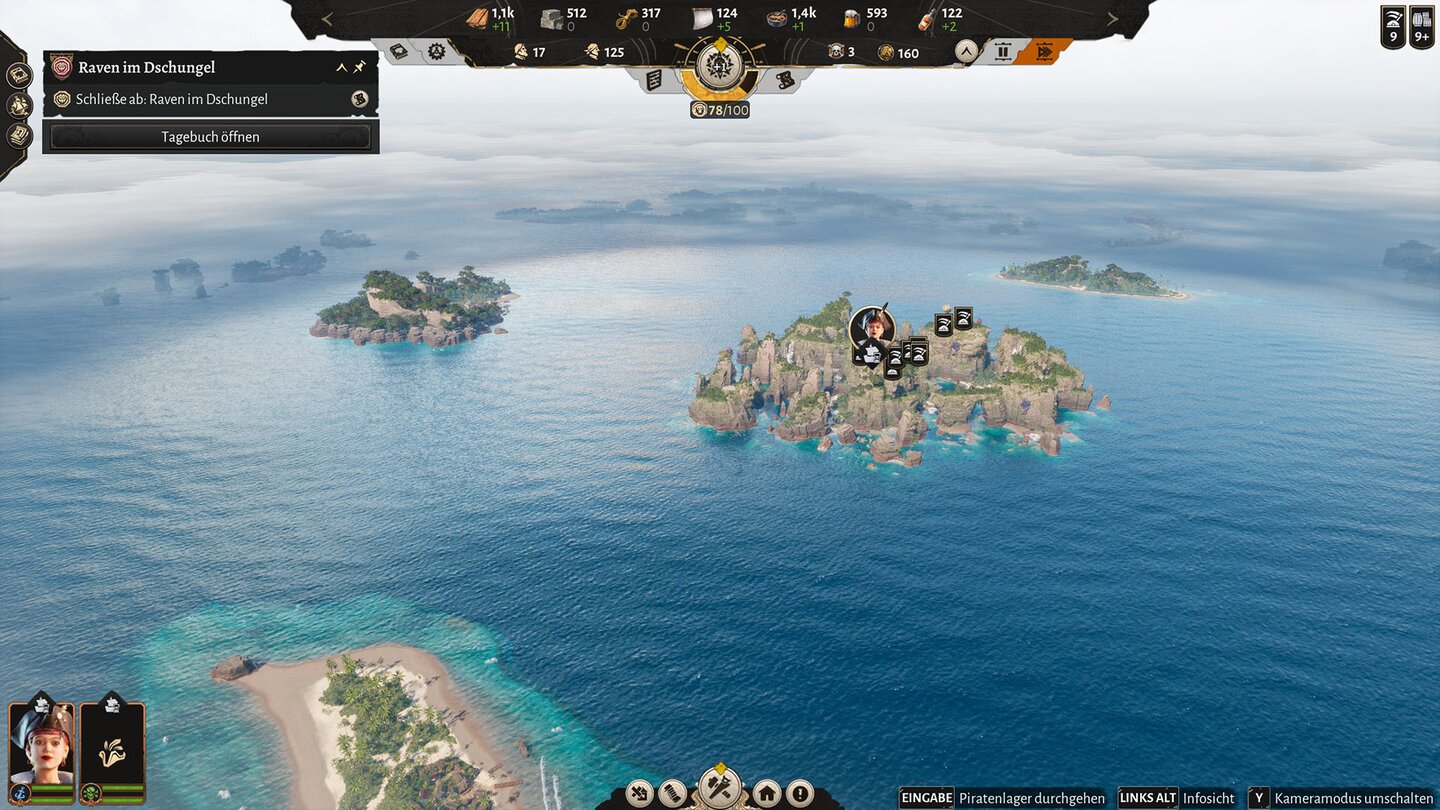Open the book icon in the left sidebar
Viewport: 1440px width, 810px height.
pyautogui.click(x=18, y=75)
